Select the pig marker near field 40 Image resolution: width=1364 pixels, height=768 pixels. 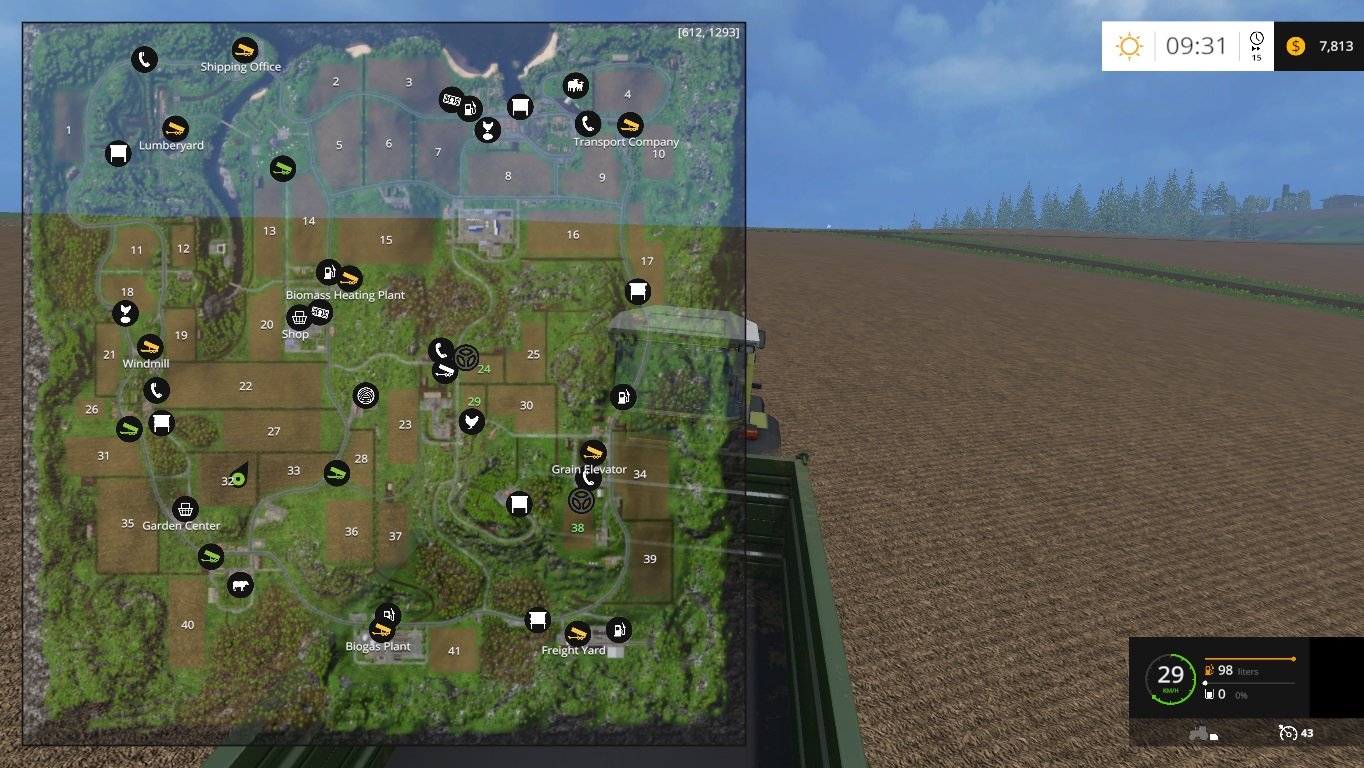(x=239, y=585)
